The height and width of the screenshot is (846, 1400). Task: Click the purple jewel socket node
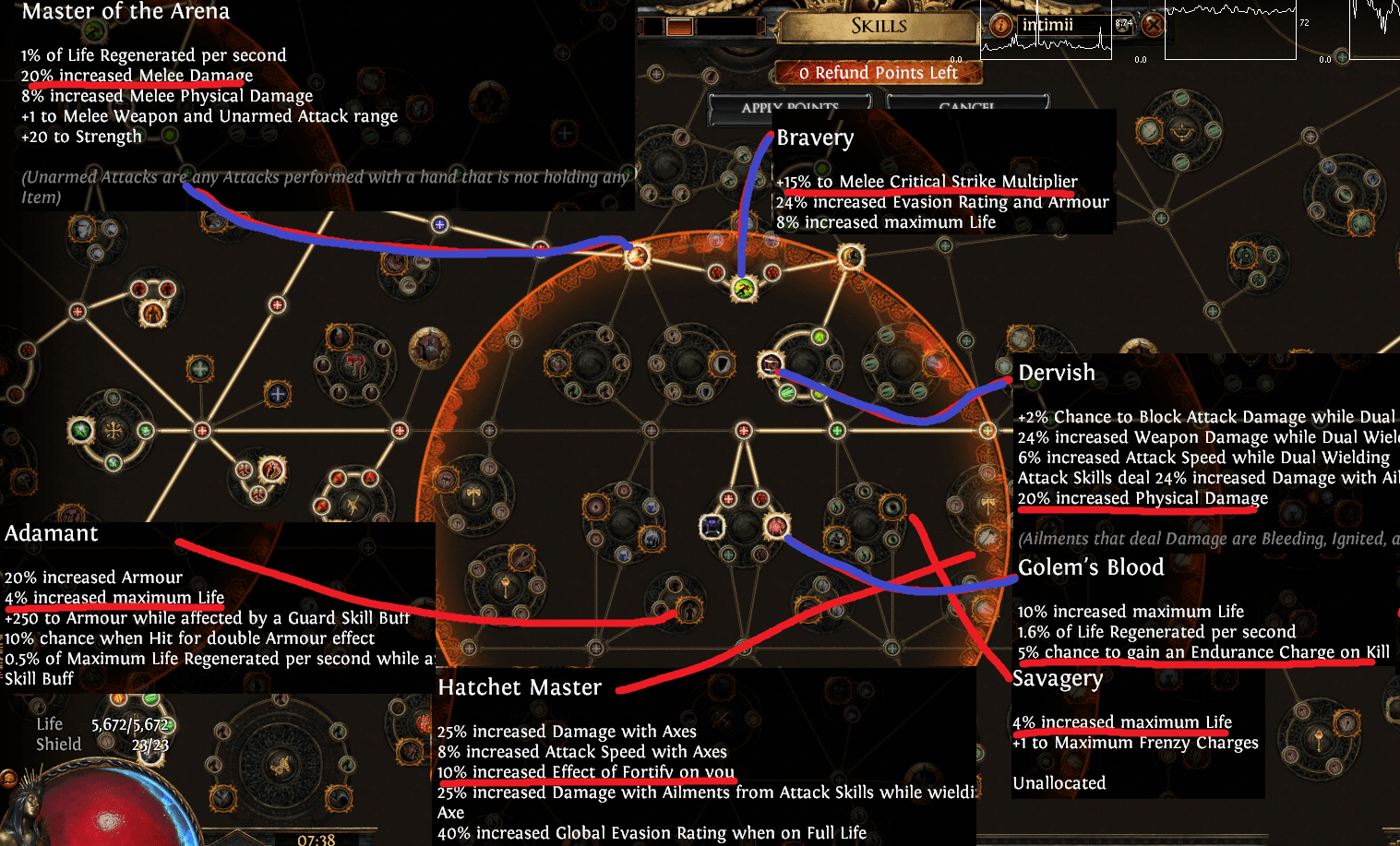tap(712, 529)
